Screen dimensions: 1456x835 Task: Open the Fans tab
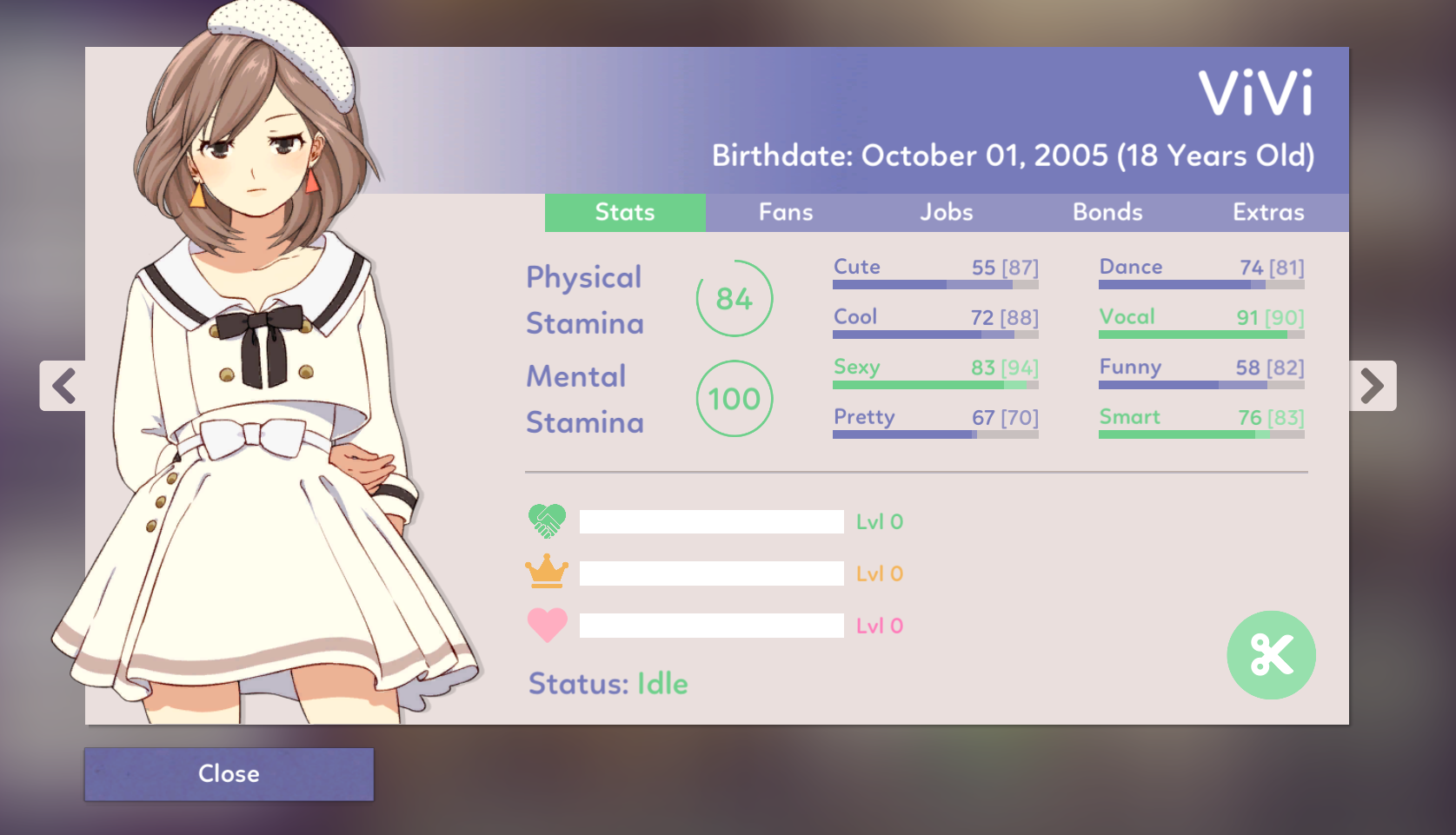coord(786,213)
